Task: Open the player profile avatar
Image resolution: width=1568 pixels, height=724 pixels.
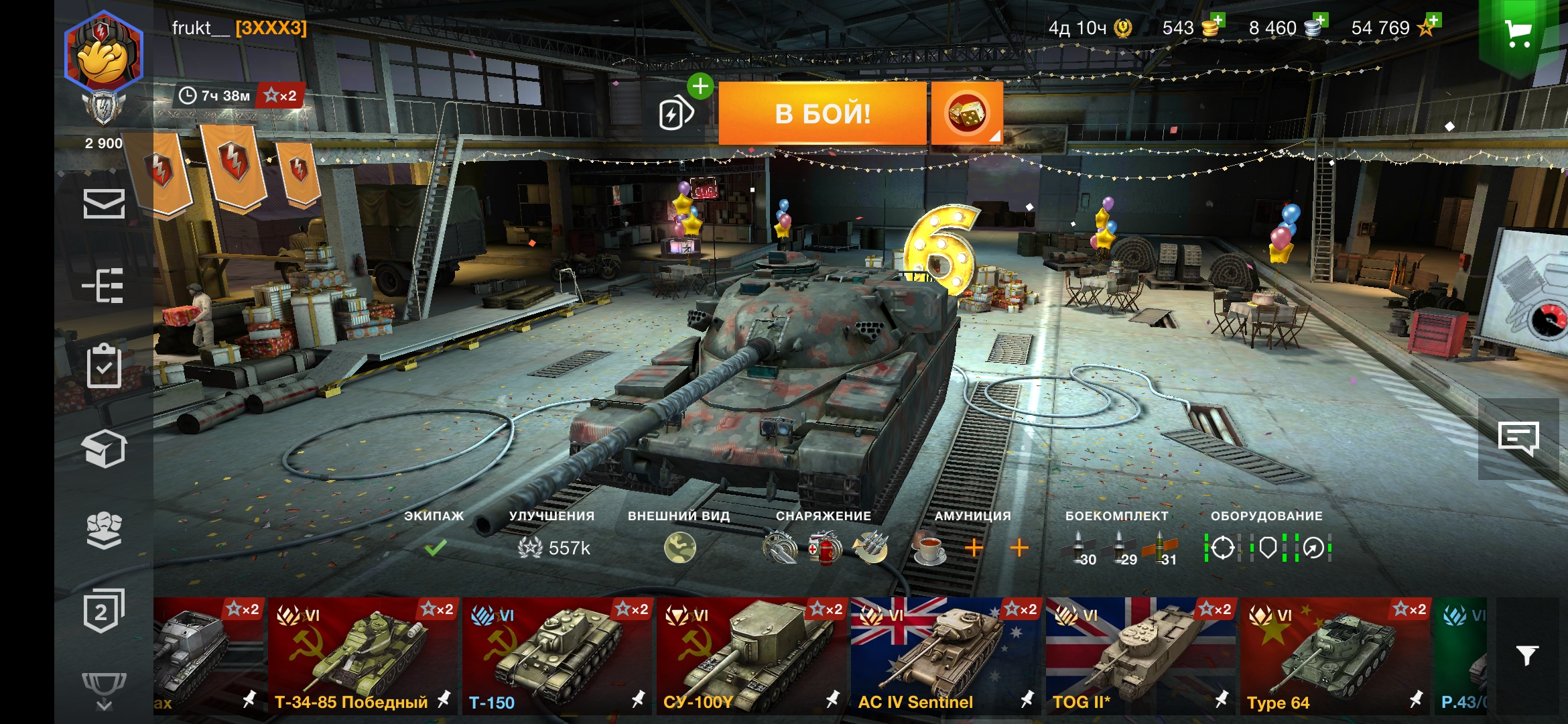Action: pos(104,54)
